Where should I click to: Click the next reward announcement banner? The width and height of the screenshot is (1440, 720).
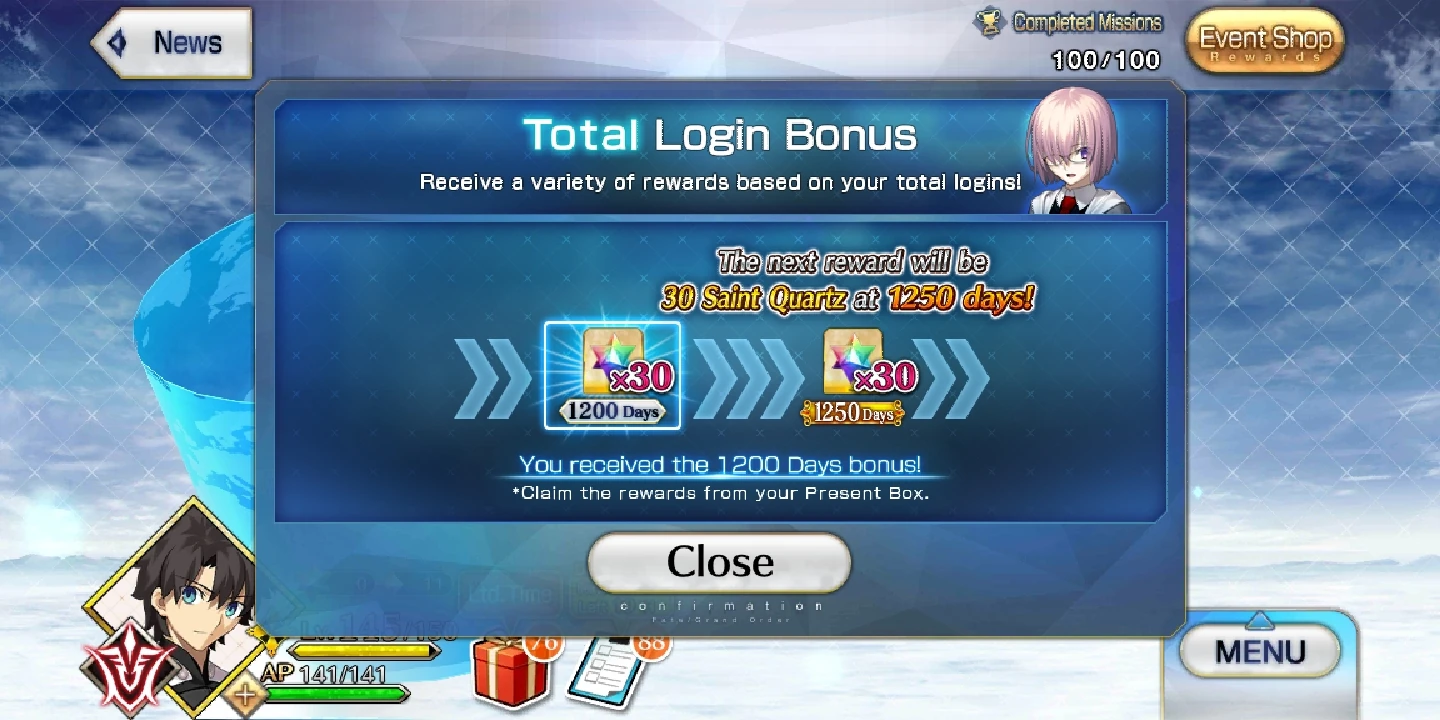pos(850,282)
